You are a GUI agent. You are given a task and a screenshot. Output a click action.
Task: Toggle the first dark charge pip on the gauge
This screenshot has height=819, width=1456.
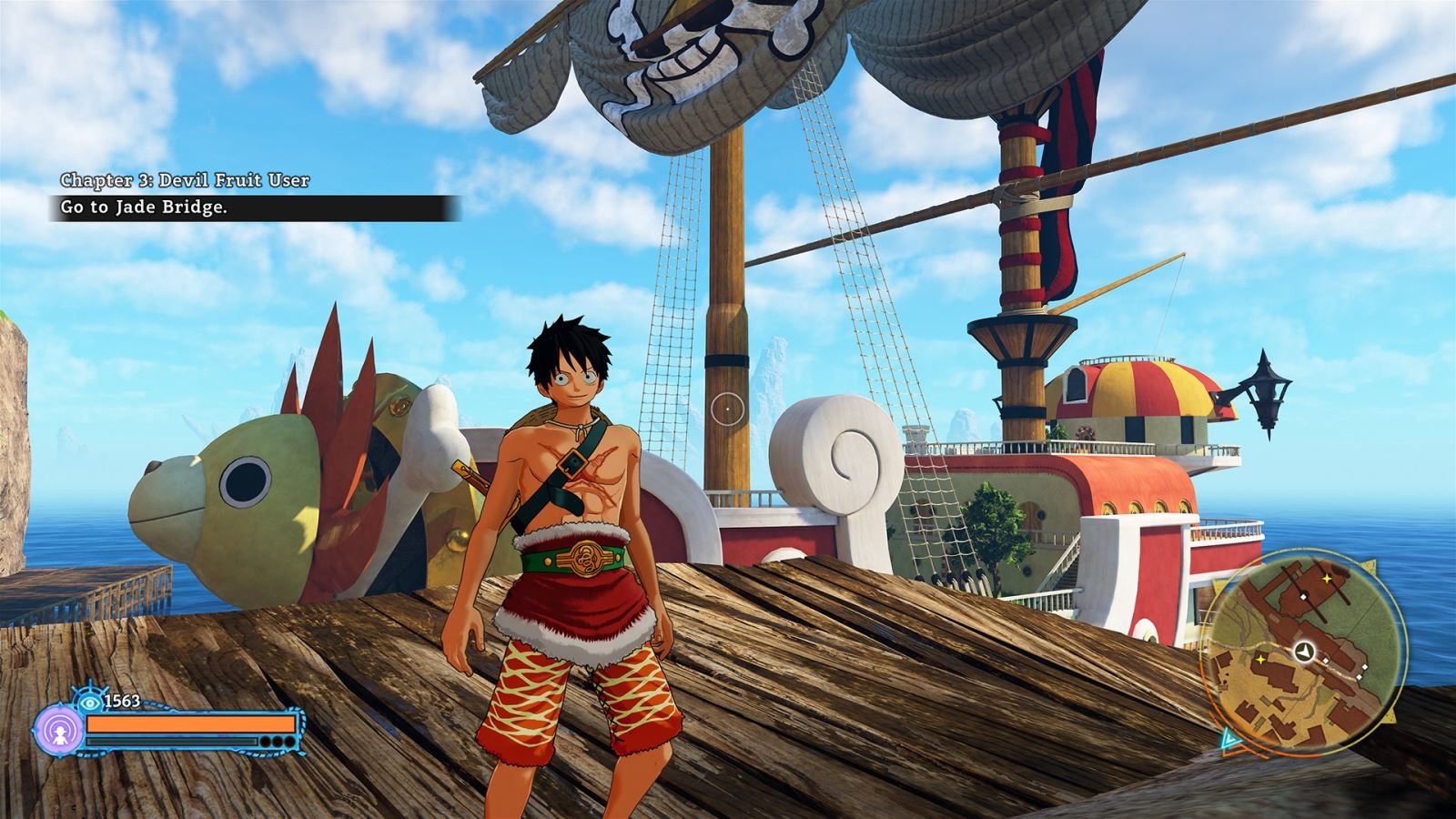(264, 742)
